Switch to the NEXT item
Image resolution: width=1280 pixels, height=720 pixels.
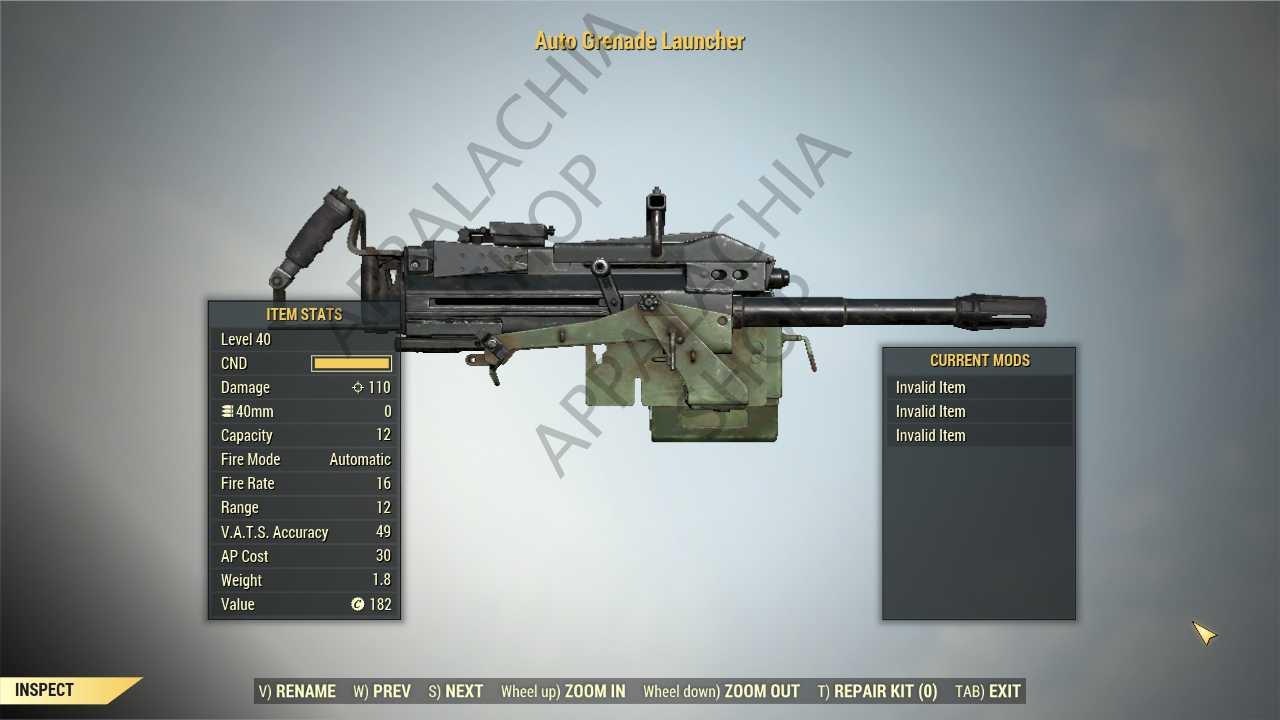pos(456,691)
